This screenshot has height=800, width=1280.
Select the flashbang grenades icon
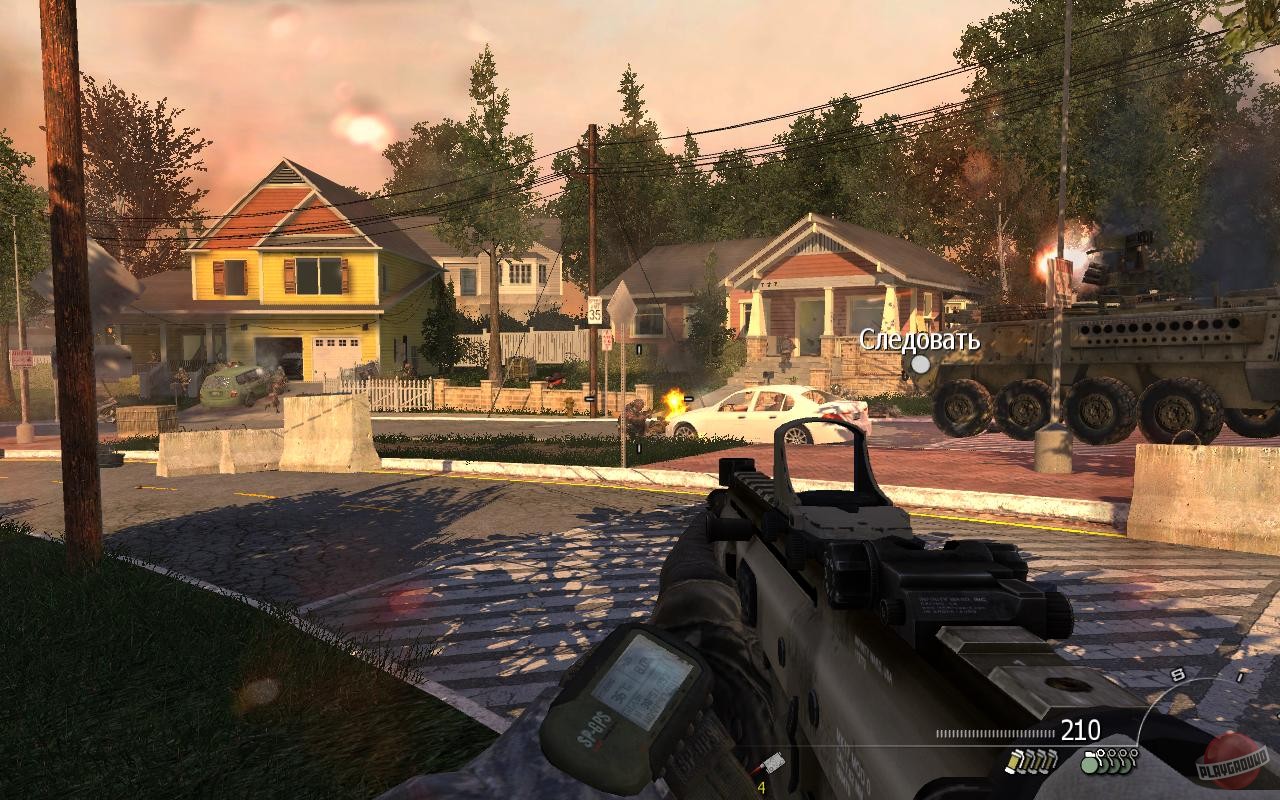(1032, 761)
